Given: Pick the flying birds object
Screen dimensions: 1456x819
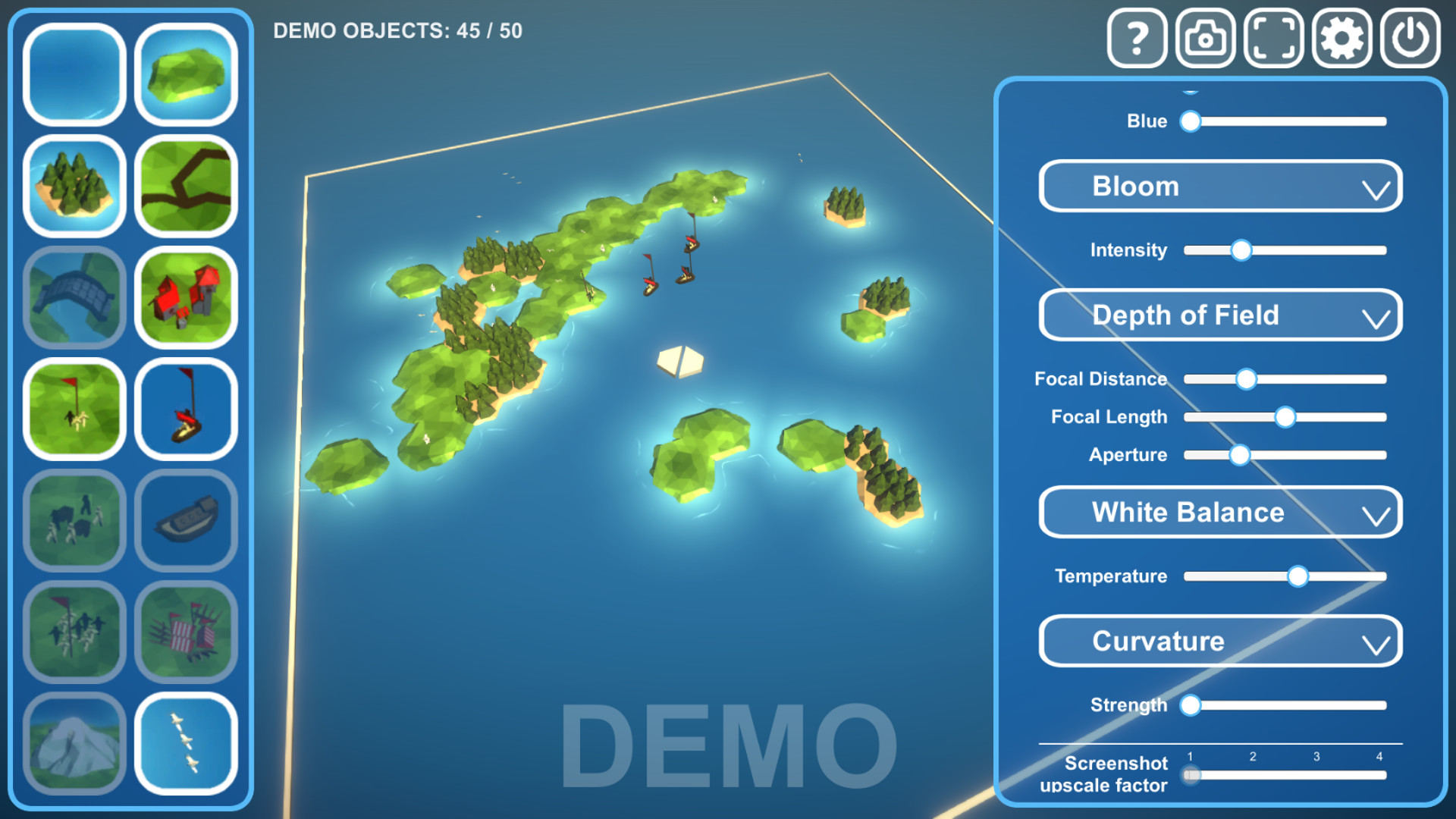Looking at the screenshot, I should coord(185,747).
